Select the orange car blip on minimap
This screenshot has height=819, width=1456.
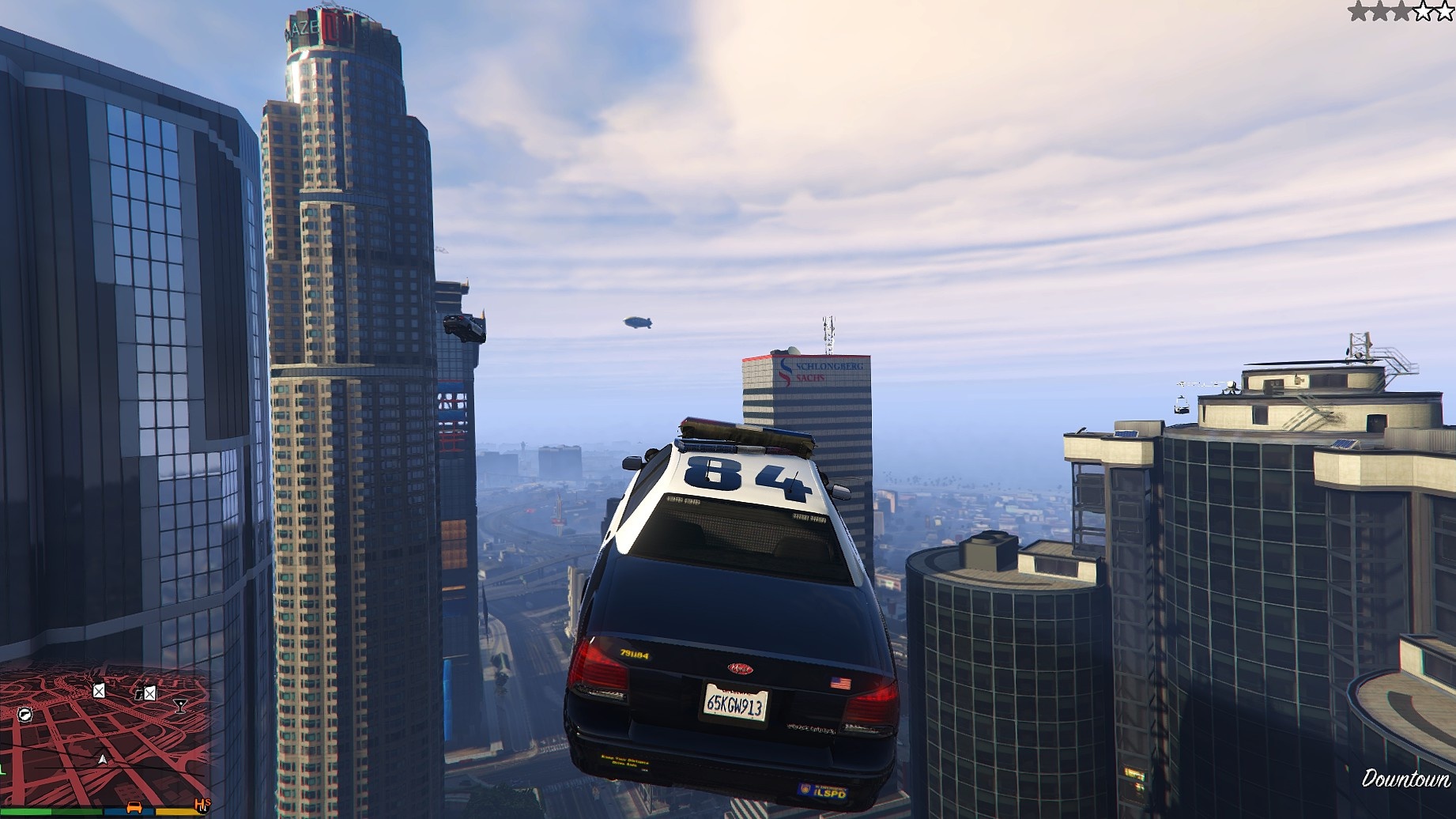click(134, 807)
